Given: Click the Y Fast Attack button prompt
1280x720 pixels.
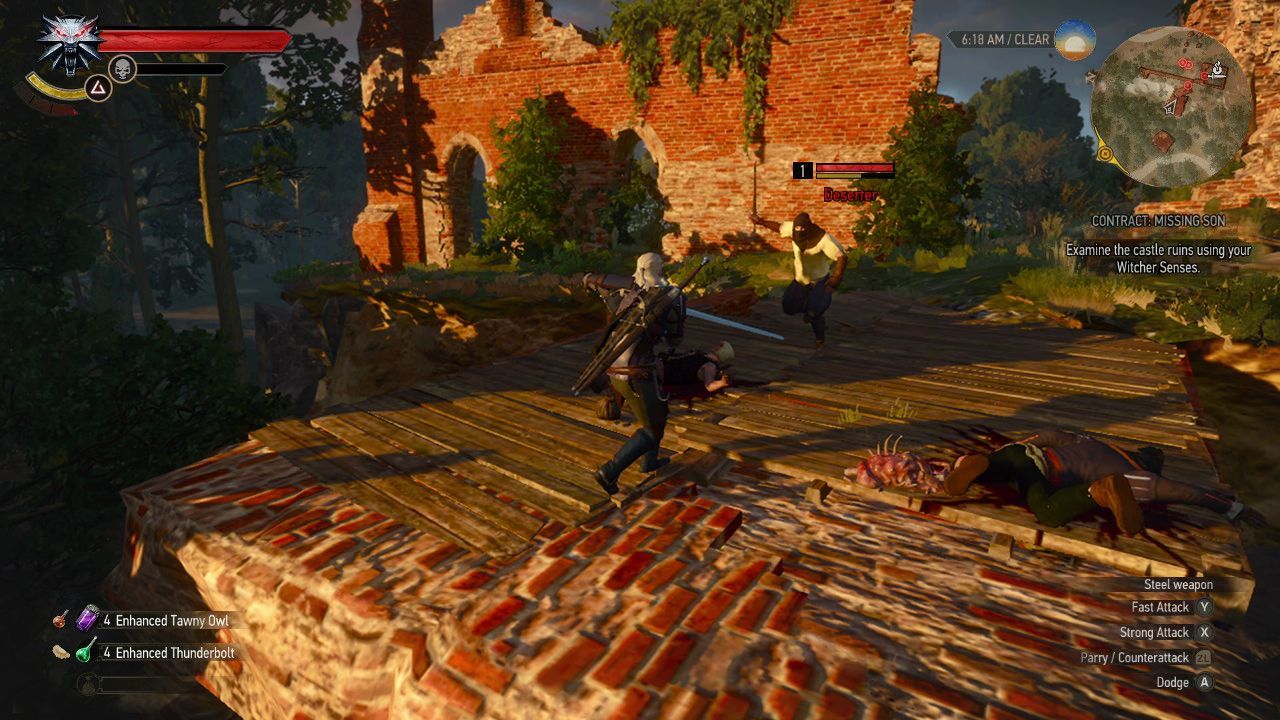Looking at the screenshot, I should tap(1206, 607).
